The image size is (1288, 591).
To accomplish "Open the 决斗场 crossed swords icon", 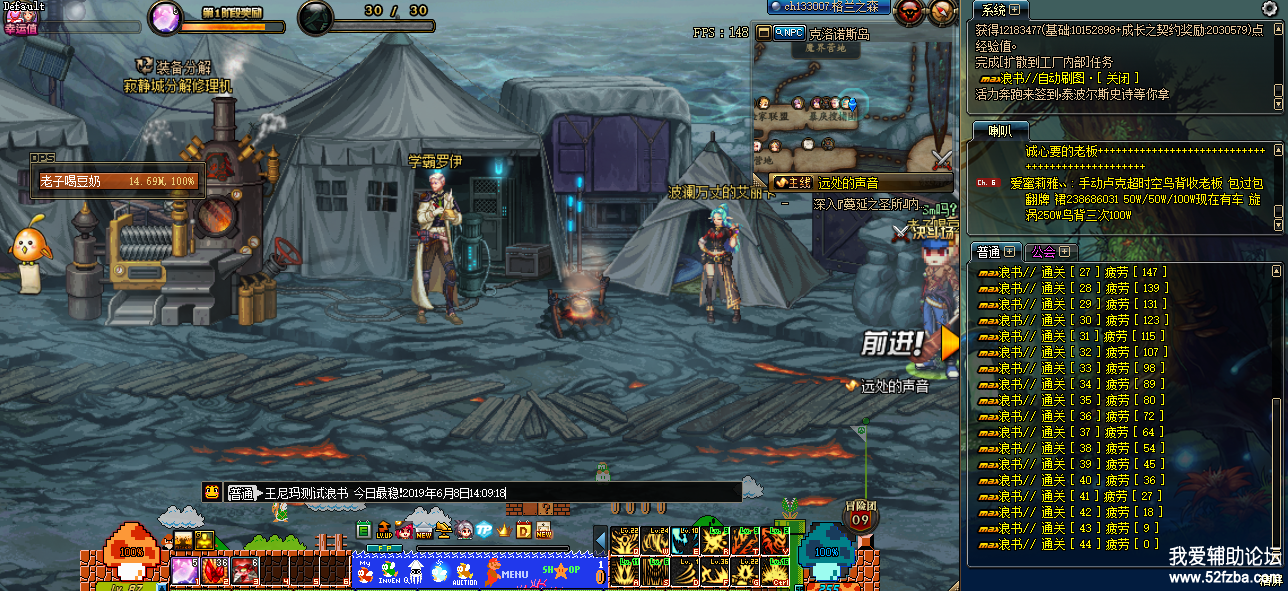I will pyautogui.click(x=903, y=232).
